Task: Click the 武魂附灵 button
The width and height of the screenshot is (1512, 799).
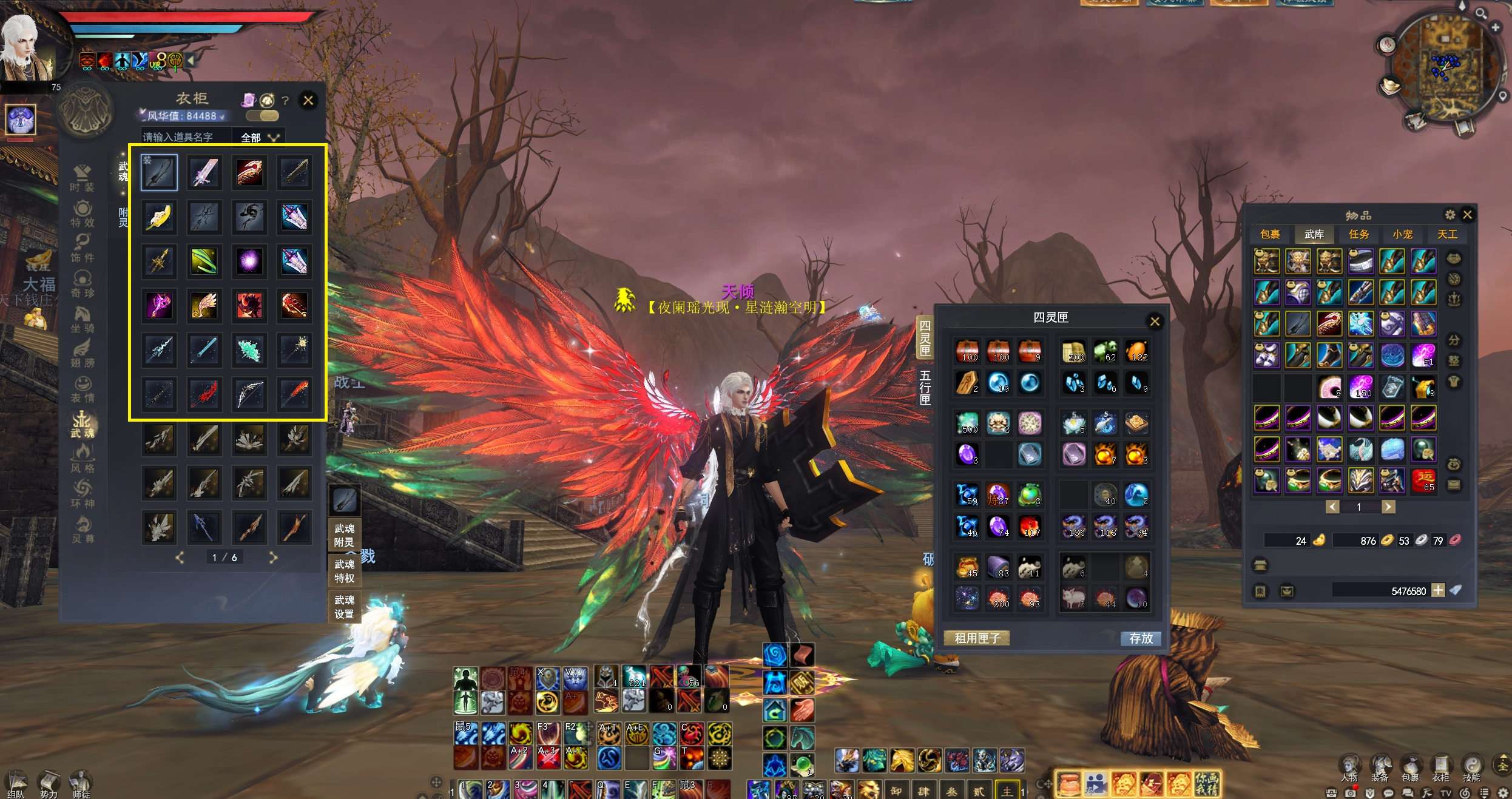Action: (x=344, y=536)
